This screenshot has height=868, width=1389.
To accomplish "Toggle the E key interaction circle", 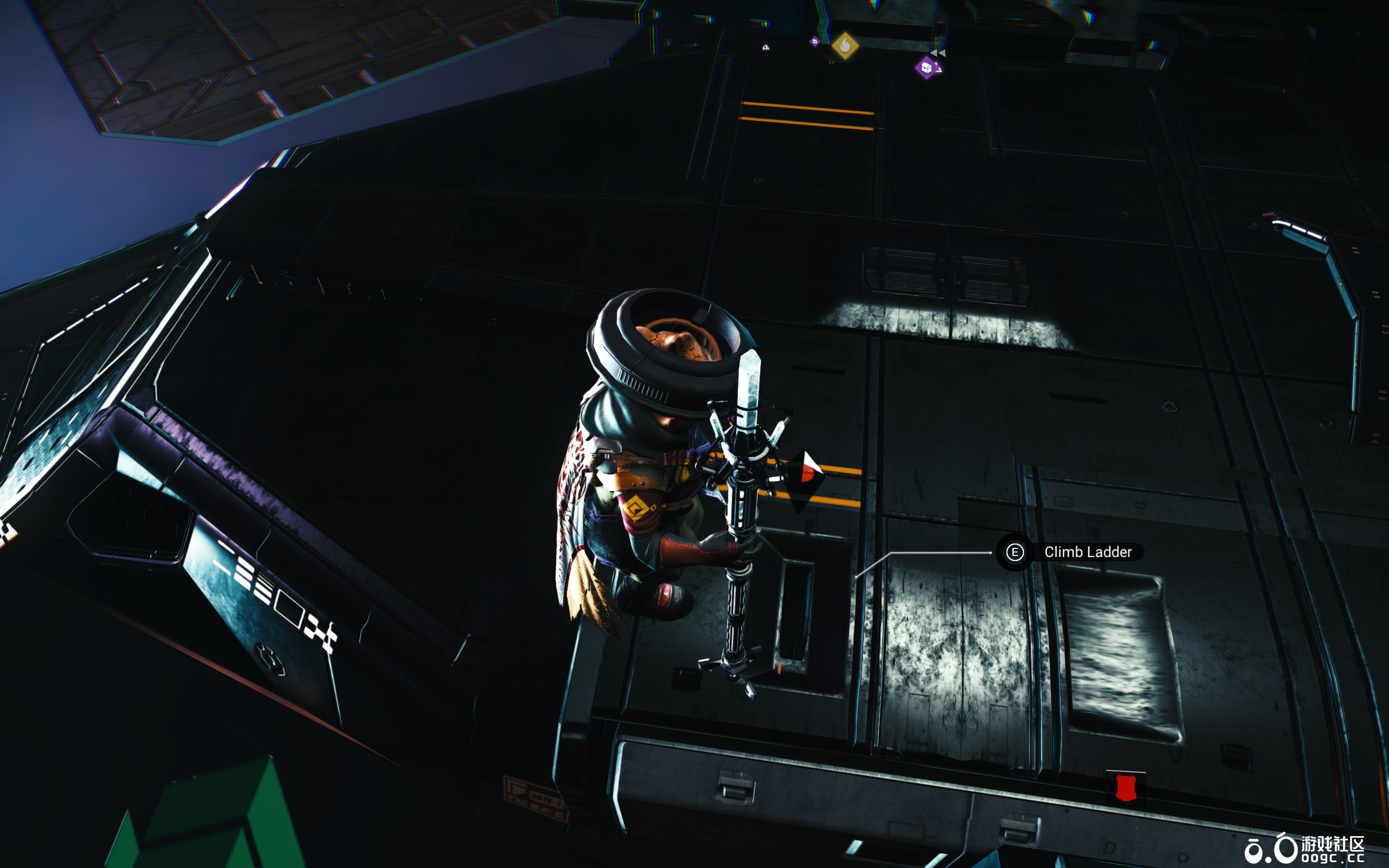I will [x=1014, y=553].
